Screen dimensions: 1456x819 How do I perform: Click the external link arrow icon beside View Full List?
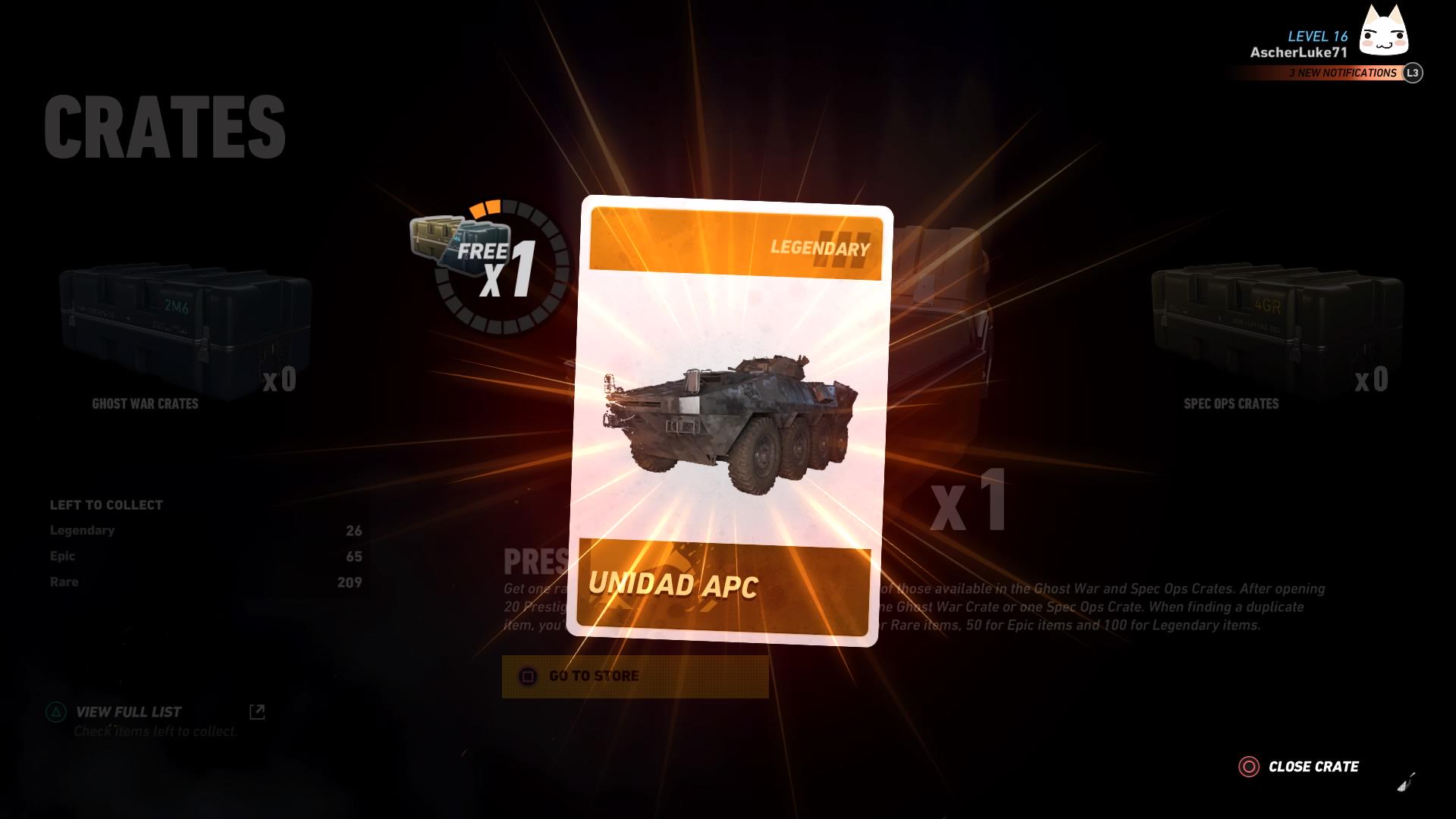tap(259, 710)
